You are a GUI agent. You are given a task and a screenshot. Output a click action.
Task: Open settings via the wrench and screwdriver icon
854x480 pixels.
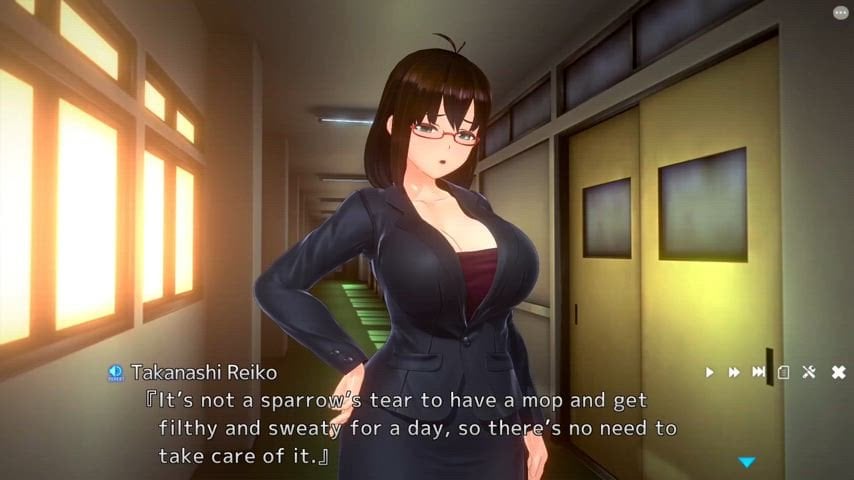tap(810, 372)
